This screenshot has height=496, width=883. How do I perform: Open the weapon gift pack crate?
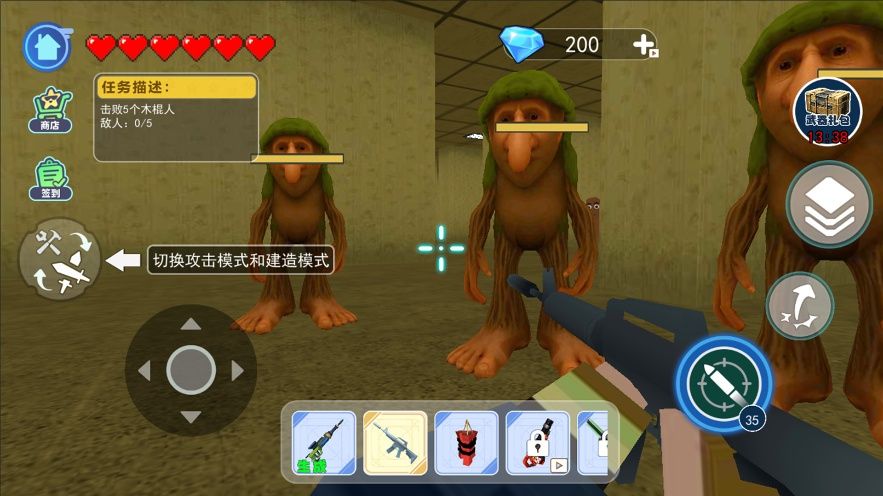[x=827, y=110]
